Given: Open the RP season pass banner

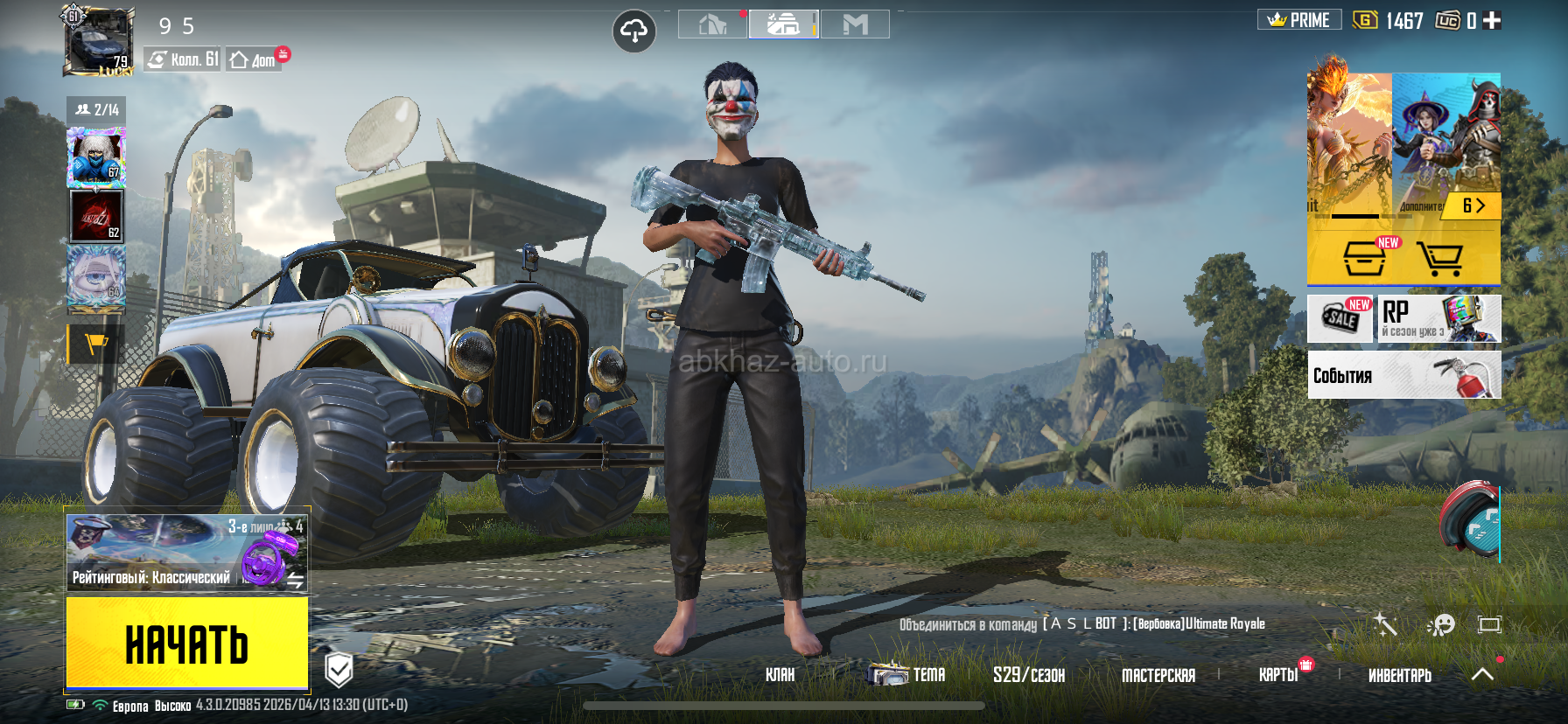Looking at the screenshot, I should click(x=1439, y=318).
